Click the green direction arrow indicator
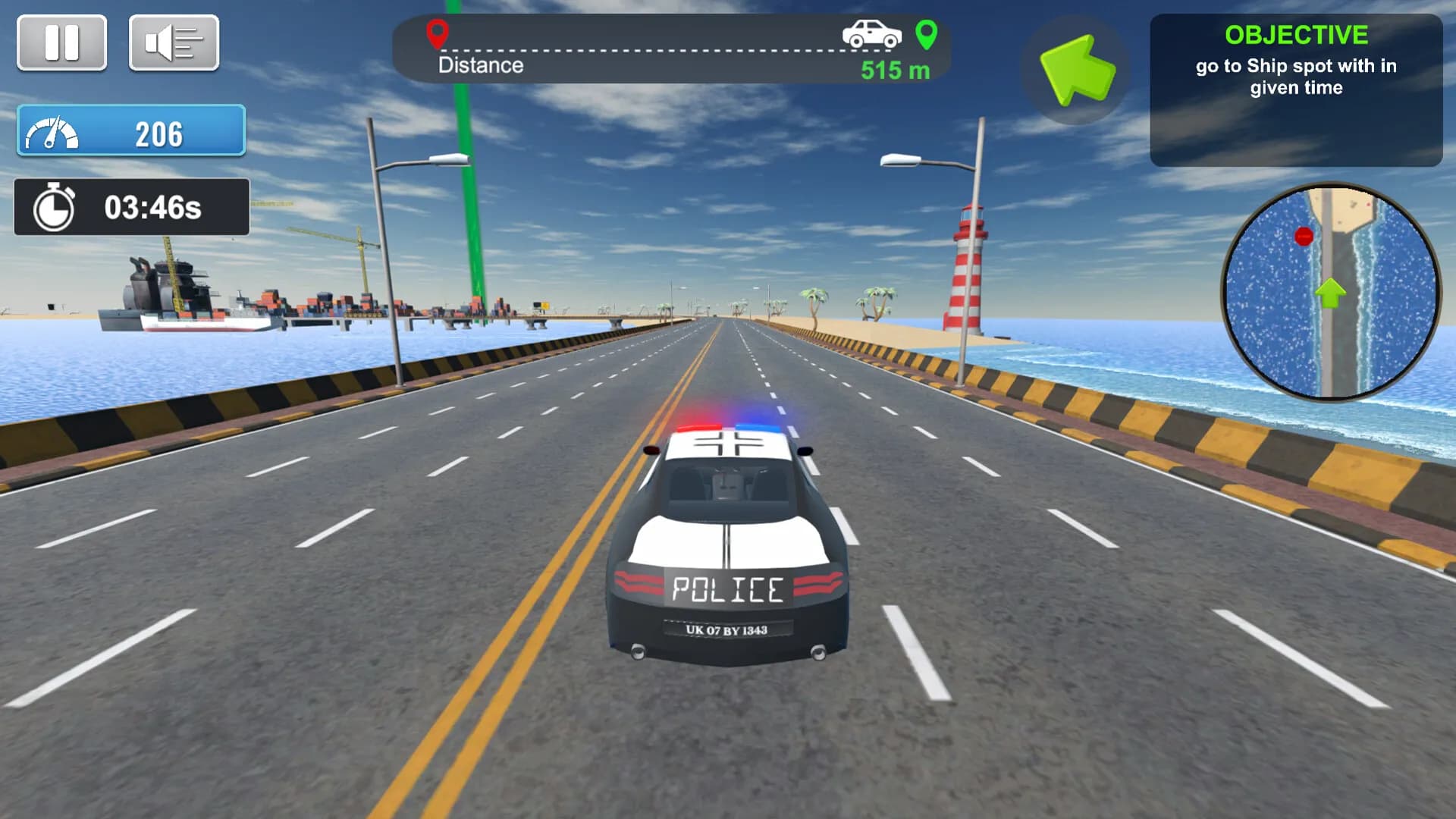Screen dimensions: 1456x819 tap(1076, 69)
